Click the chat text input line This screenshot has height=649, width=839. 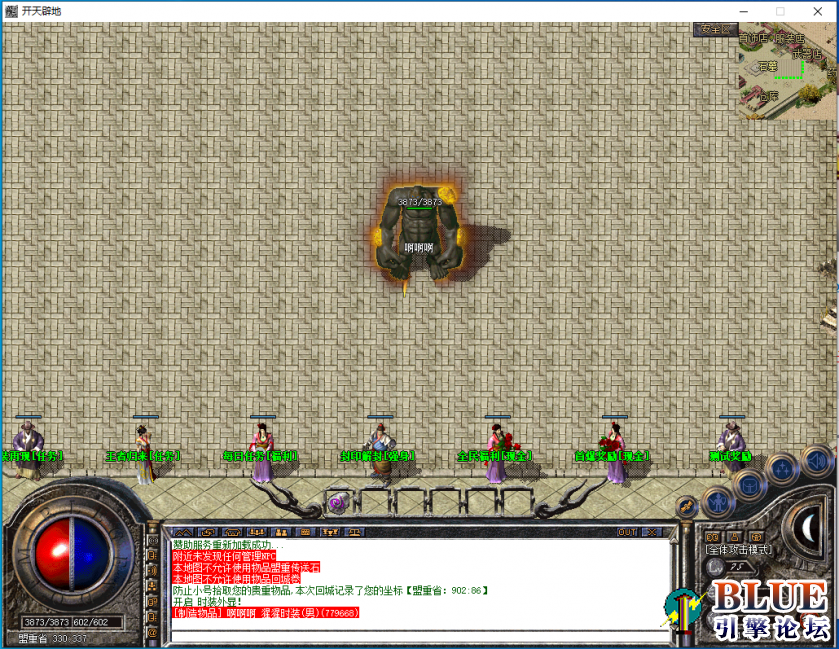pos(410,632)
